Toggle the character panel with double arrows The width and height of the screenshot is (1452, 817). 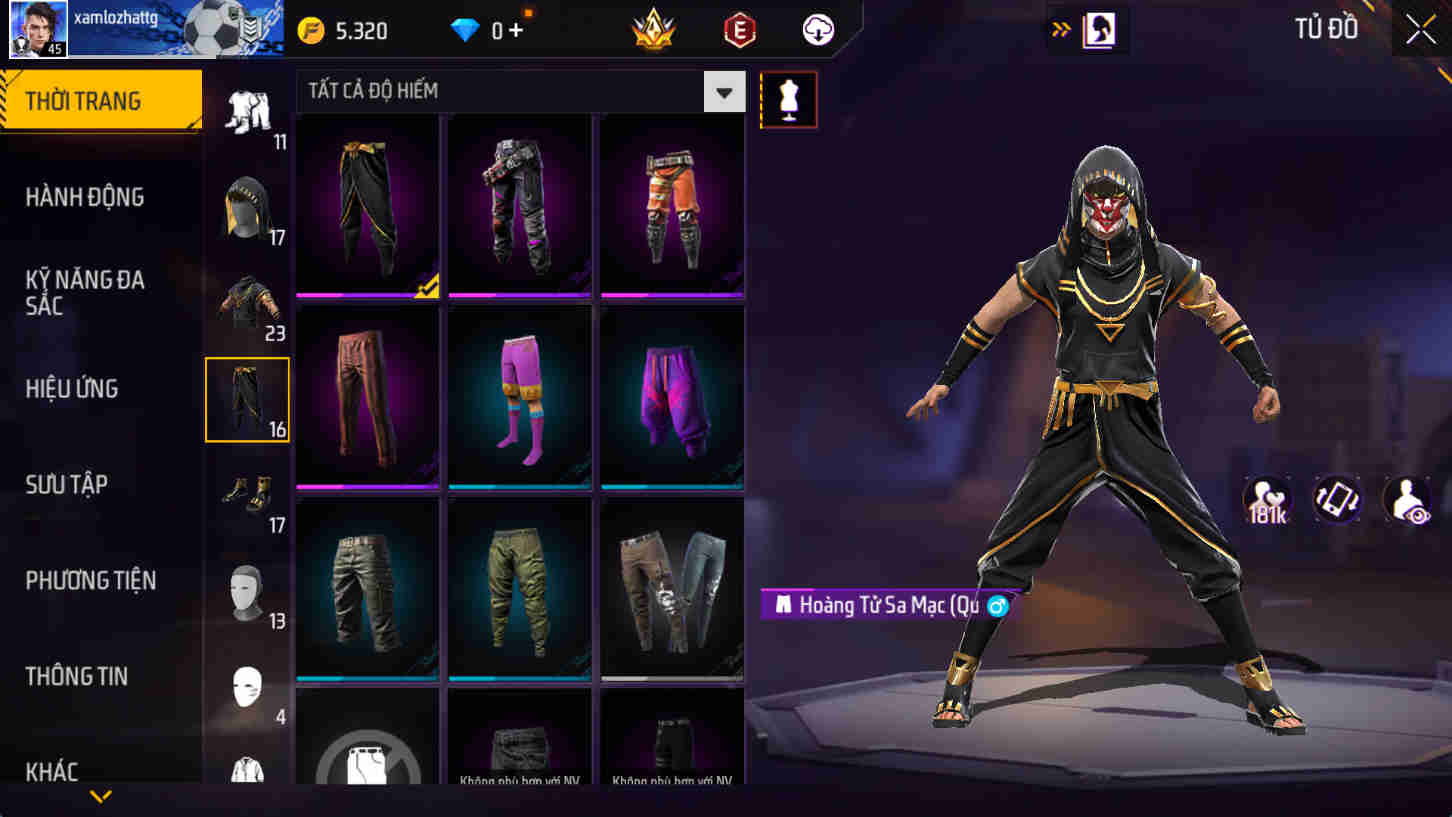pos(1060,29)
